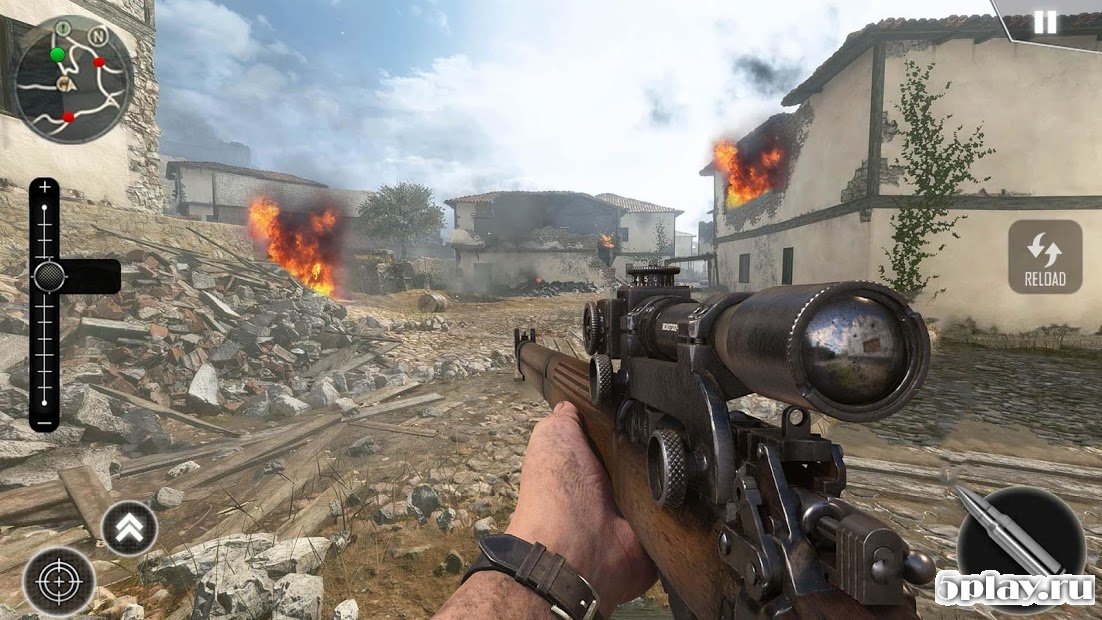This screenshot has height=620, width=1102.
Task: Click the minus end of zoom slider
Action: click(45, 421)
